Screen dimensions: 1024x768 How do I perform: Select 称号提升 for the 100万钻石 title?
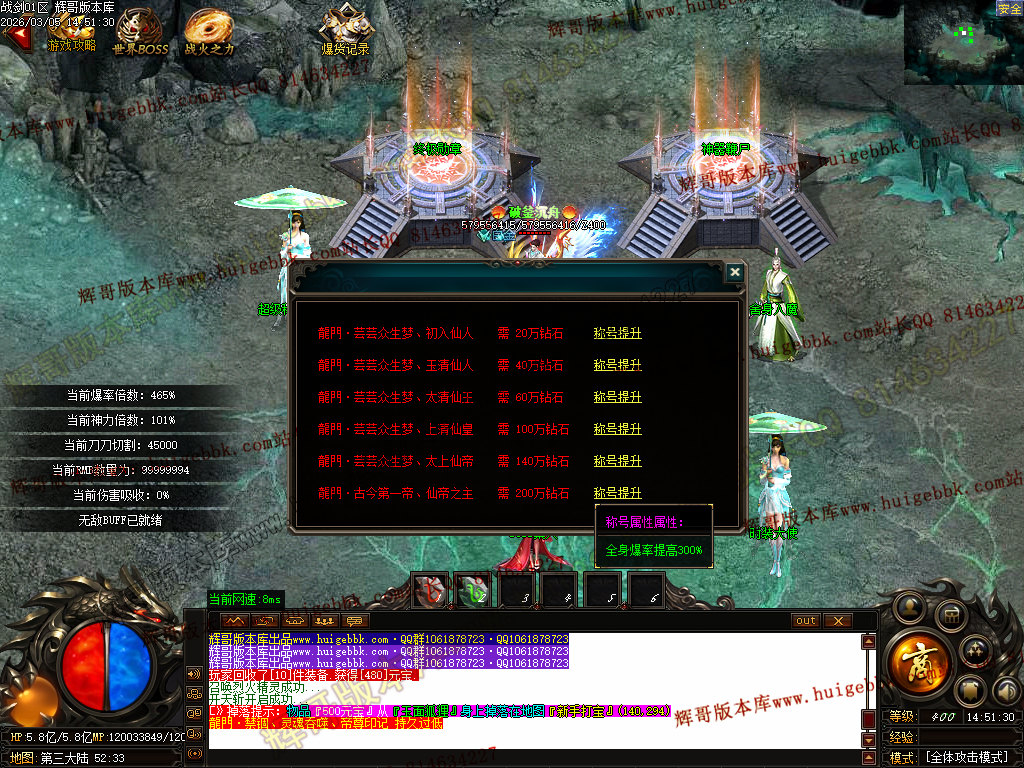617,429
